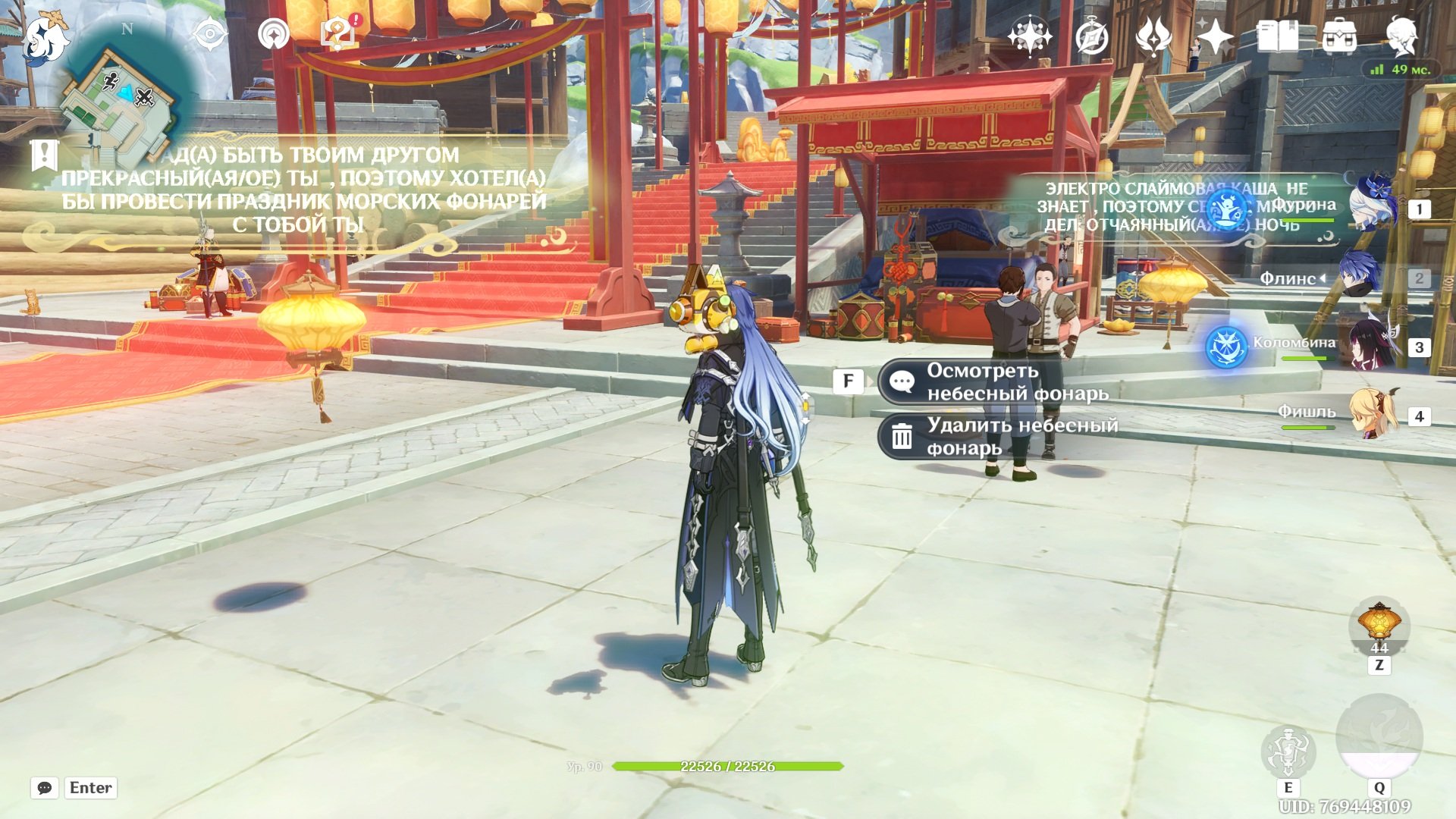The width and height of the screenshot is (1456, 819).
Task: Open the four-pointed star wish icon
Action: [1215, 36]
